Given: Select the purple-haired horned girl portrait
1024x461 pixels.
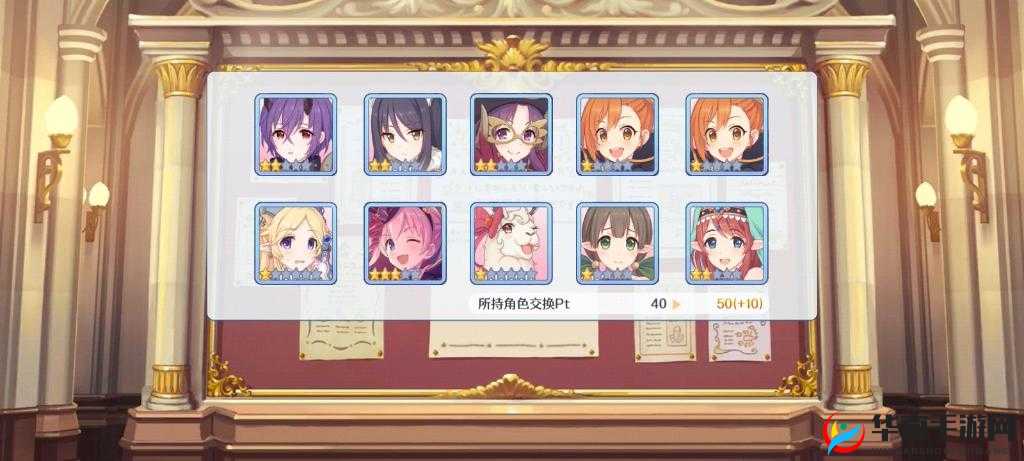Looking at the screenshot, I should [296, 135].
